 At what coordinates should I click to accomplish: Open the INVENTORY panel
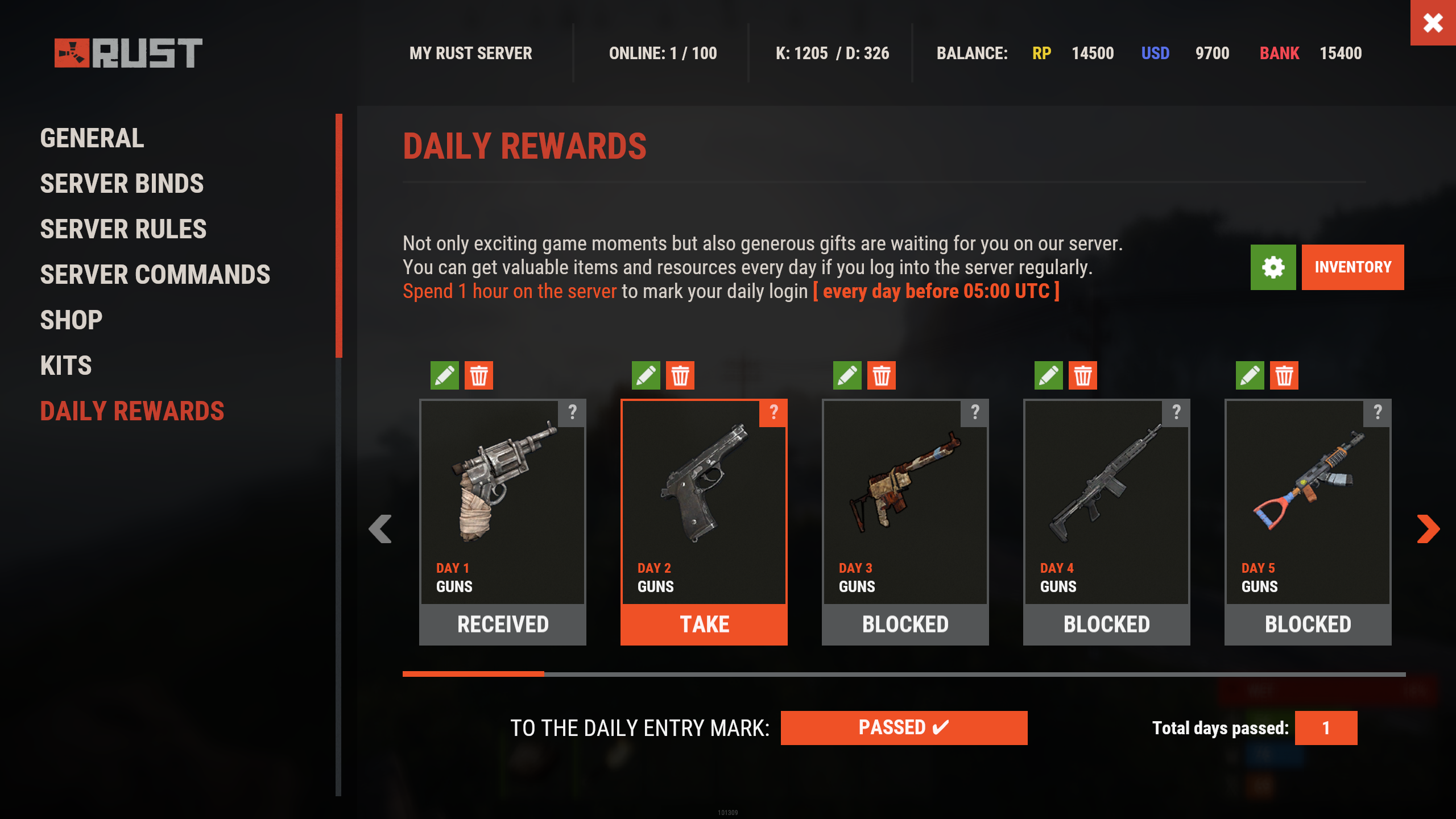[1352, 267]
